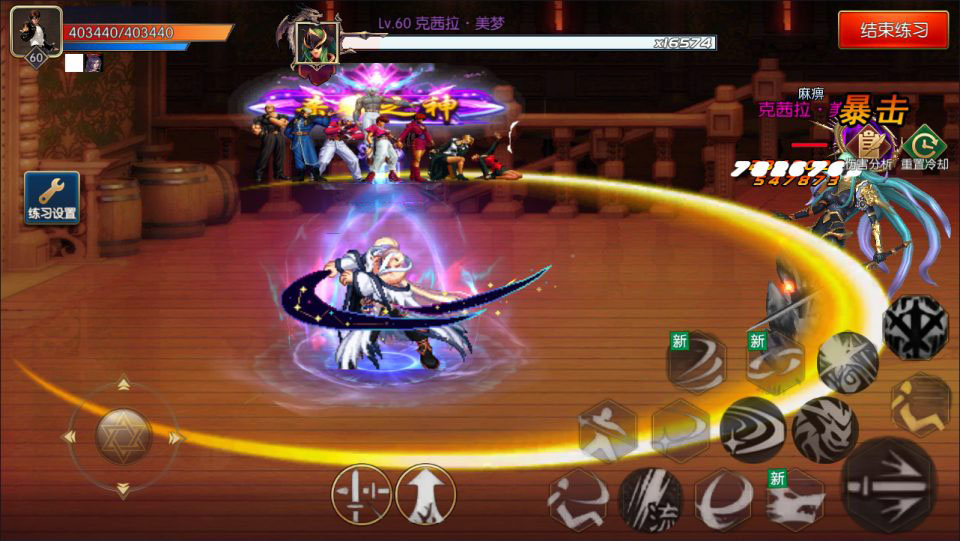This screenshot has height=541, width=960.
Task: Open the 练习设置 practice settings
Action: tap(52, 197)
